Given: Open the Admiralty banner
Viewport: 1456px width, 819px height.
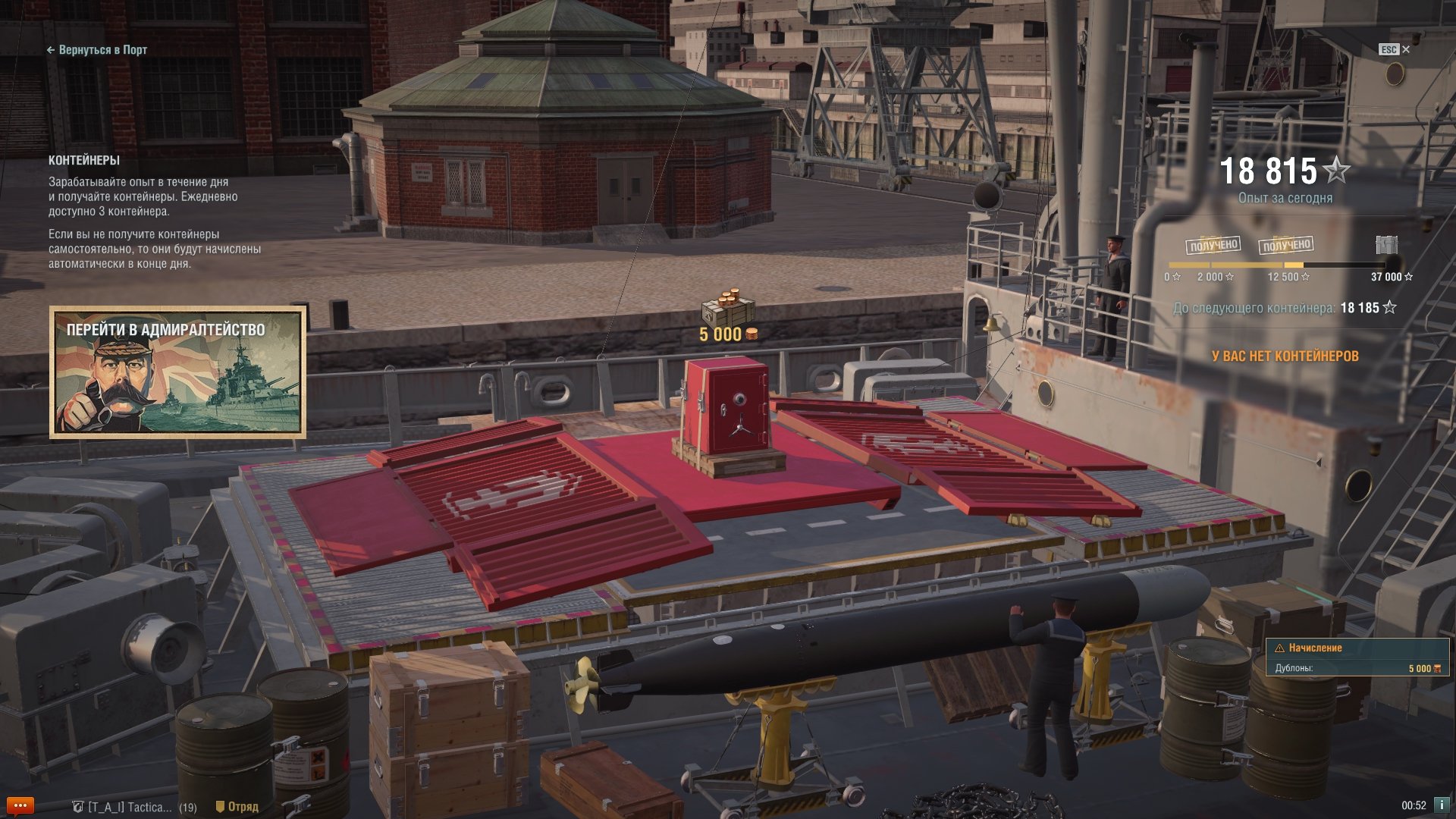Looking at the screenshot, I should 178,372.
